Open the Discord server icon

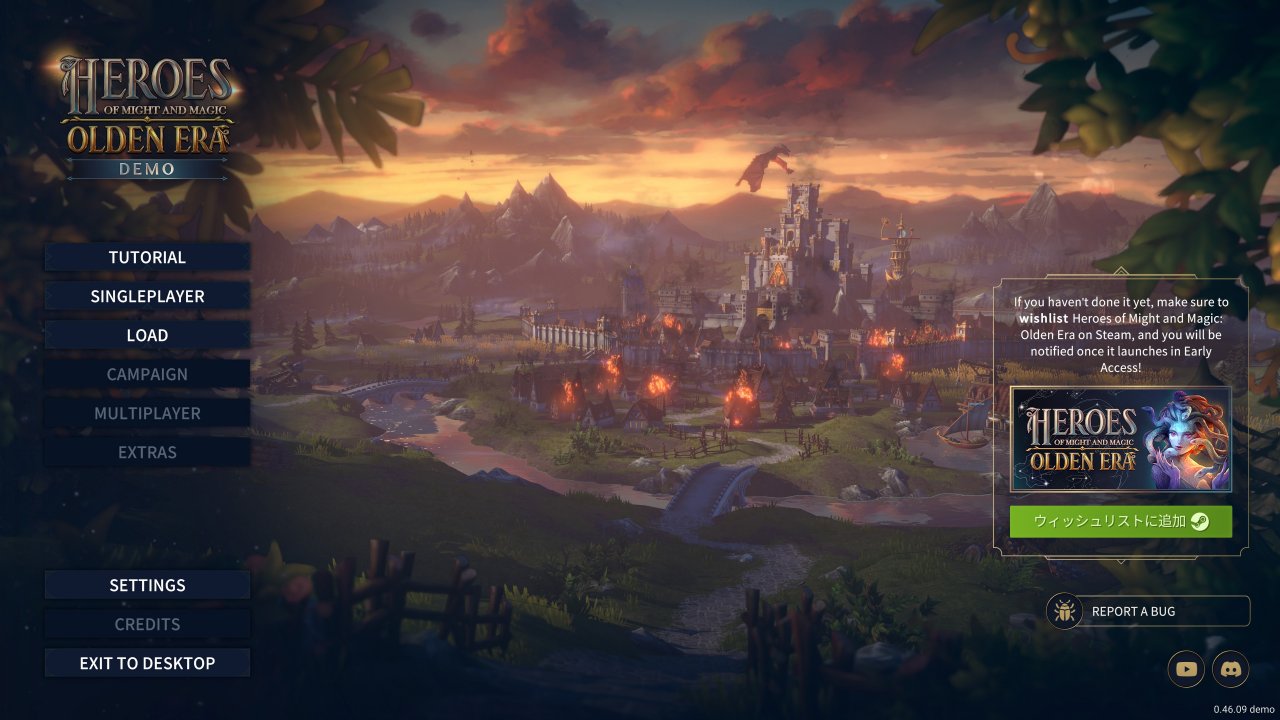(x=1231, y=669)
